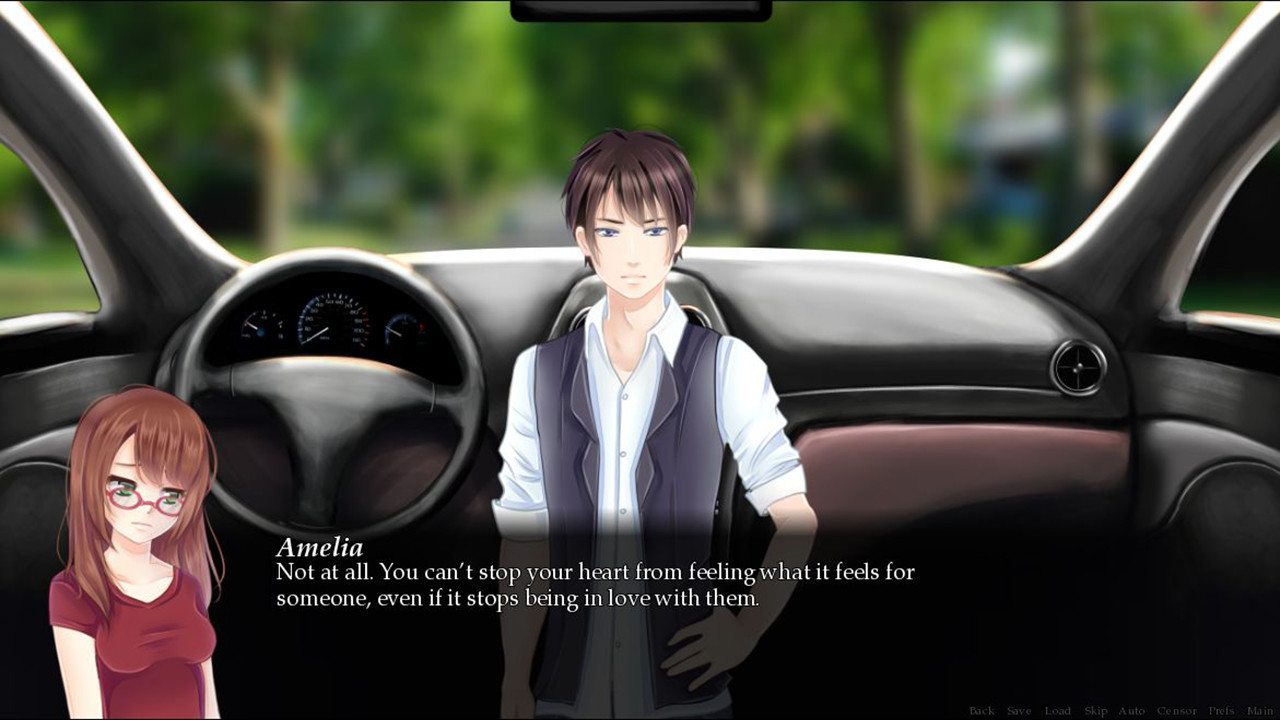
Task: Return to the Main menu
Action: 1259,711
